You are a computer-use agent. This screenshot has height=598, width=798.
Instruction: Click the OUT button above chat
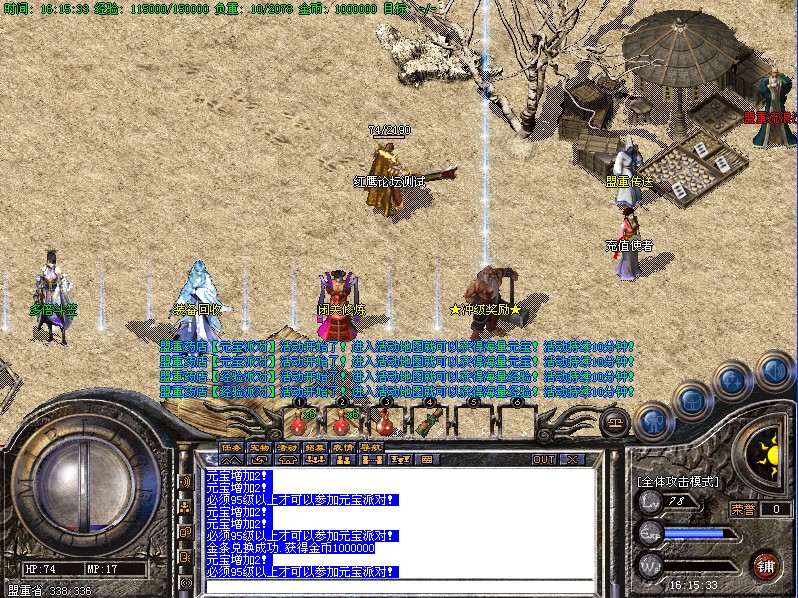(544, 459)
